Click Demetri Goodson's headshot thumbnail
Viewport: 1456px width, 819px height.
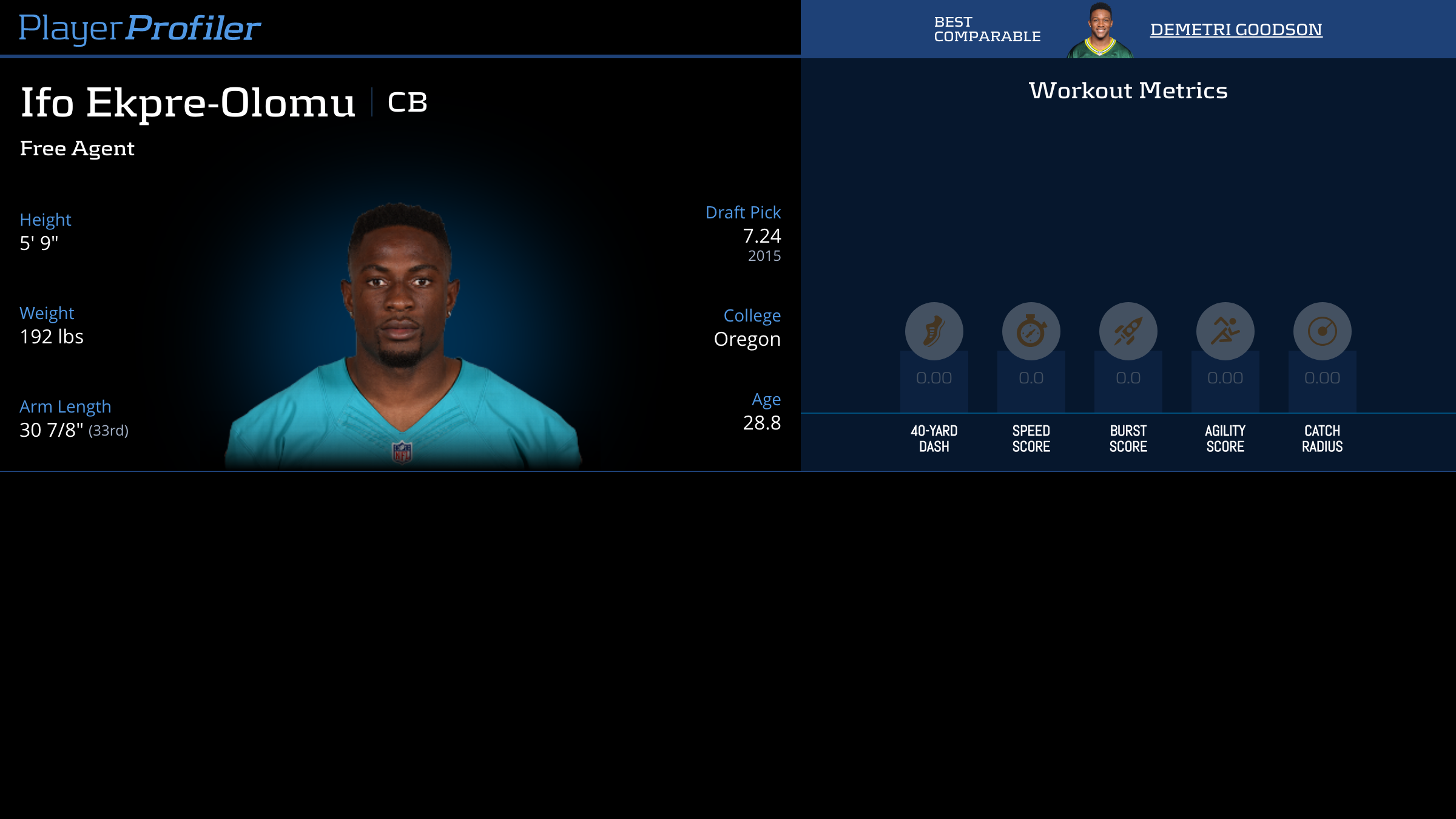click(x=1100, y=30)
